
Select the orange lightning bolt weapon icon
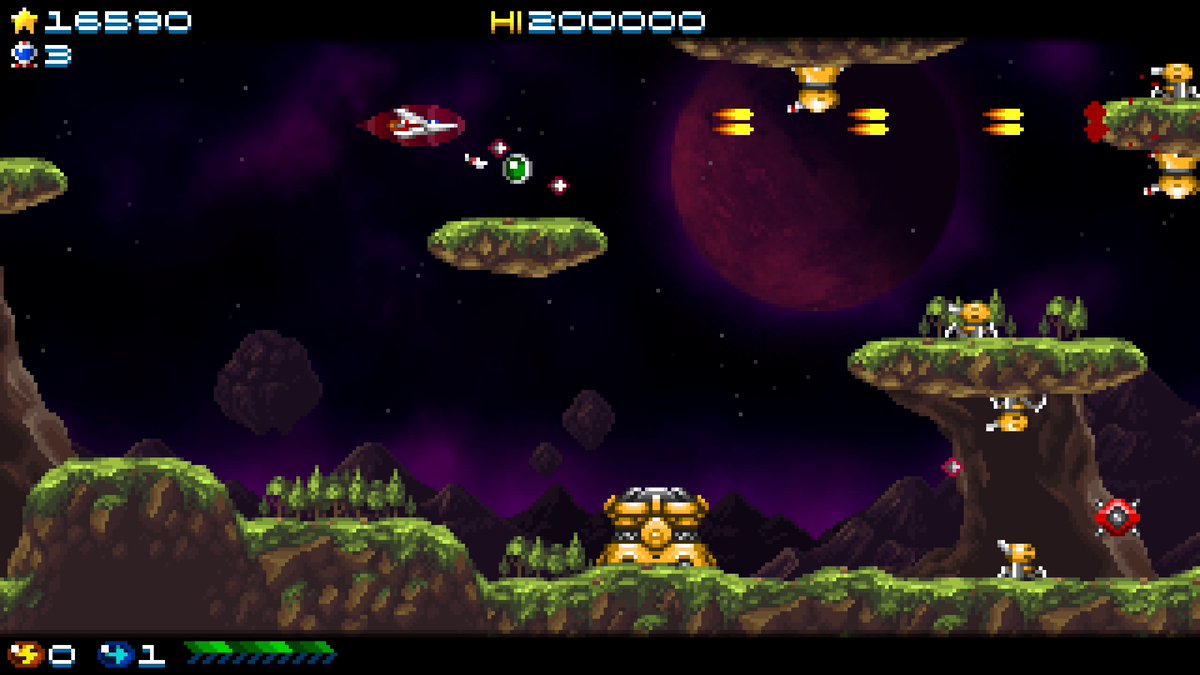coord(25,655)
